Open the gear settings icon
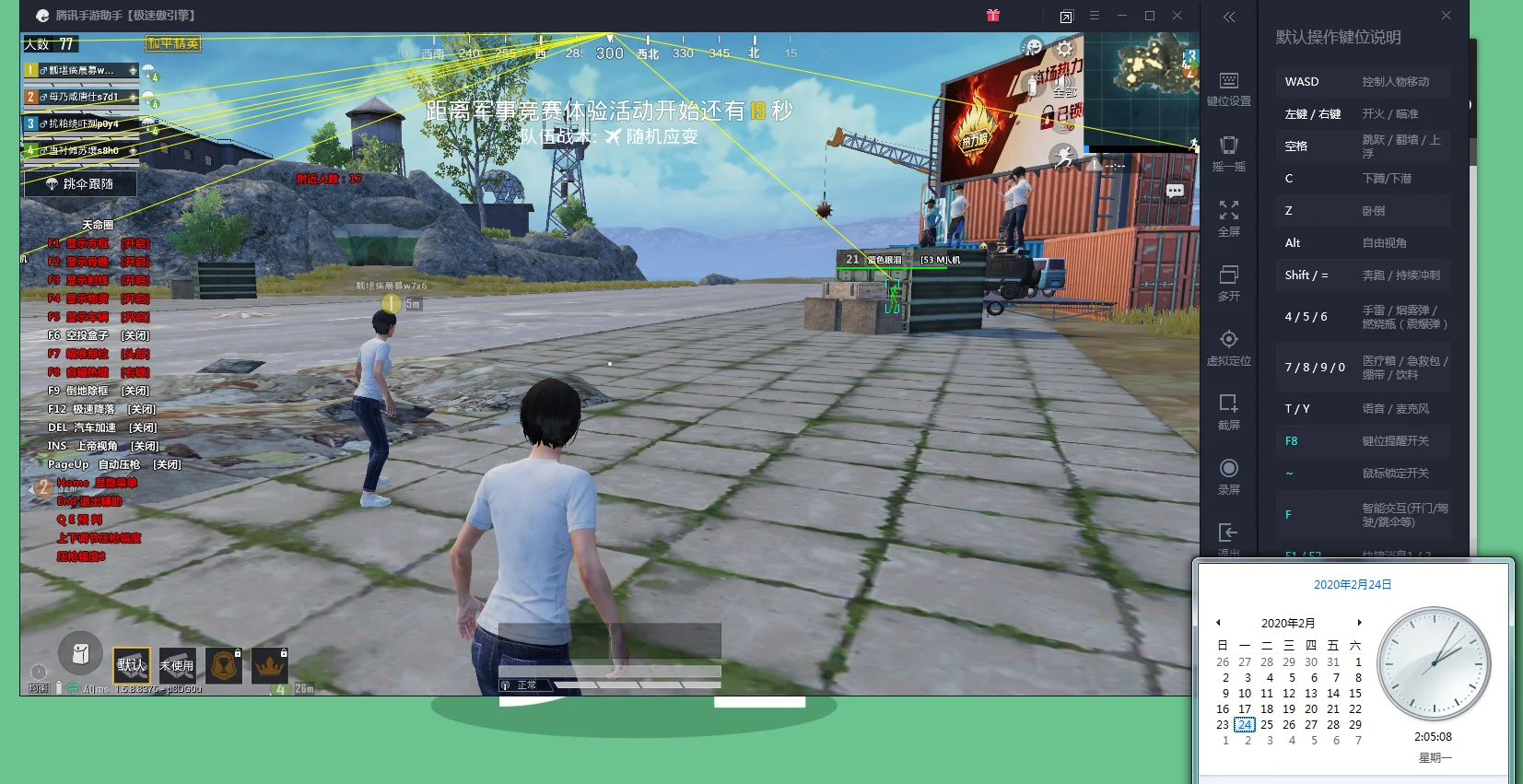The image size is (1523, 784). (x=1065, y=48)
